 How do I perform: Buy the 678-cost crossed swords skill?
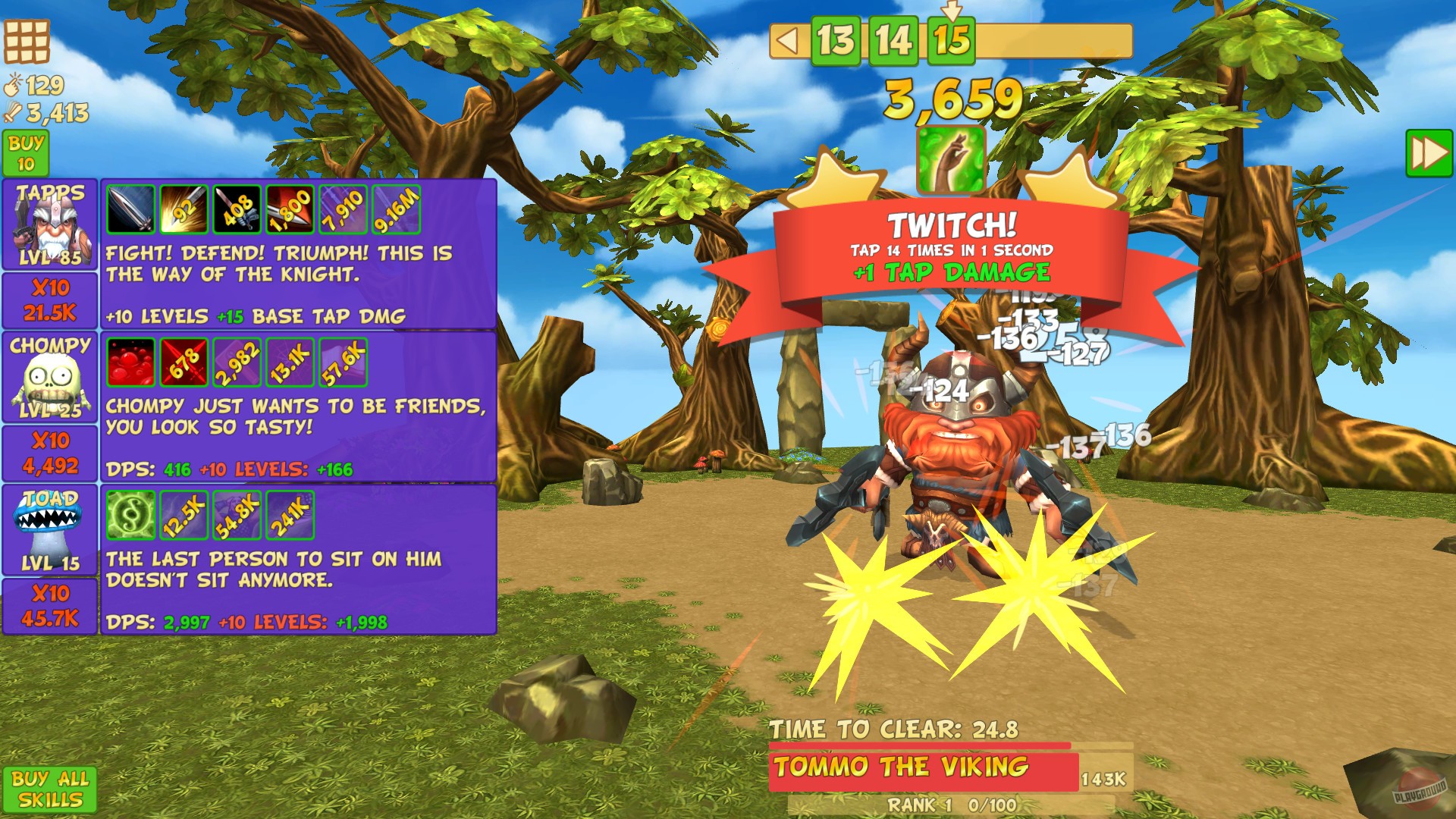182,362
